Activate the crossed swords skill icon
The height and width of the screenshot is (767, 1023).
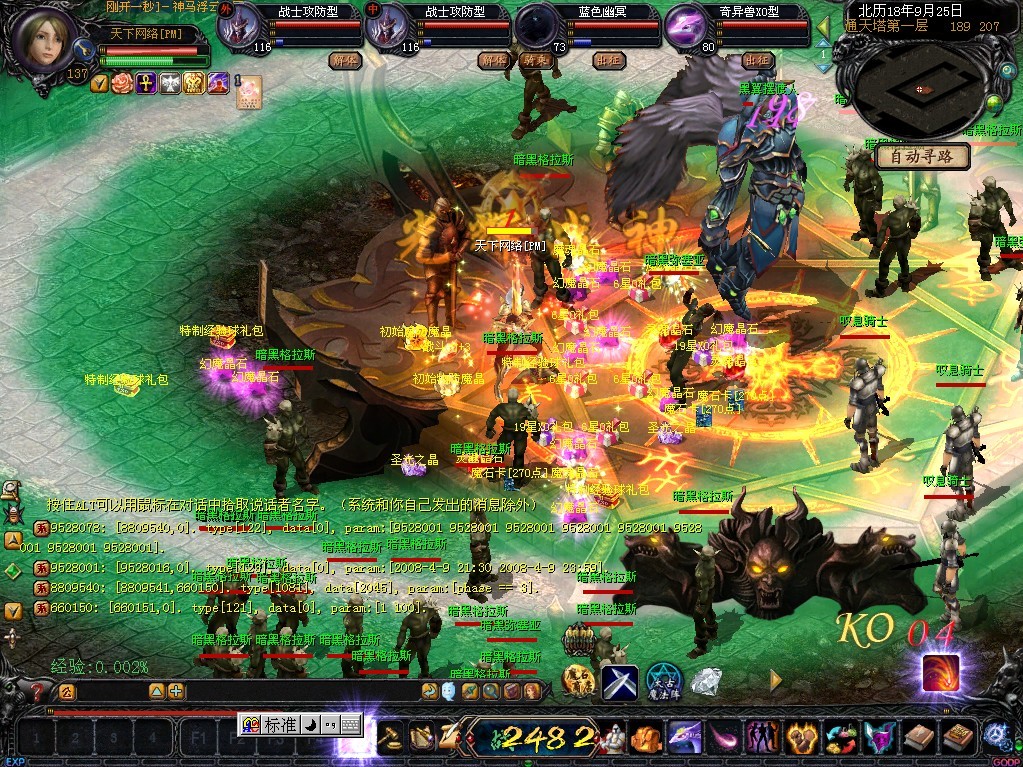pos(619,683)
